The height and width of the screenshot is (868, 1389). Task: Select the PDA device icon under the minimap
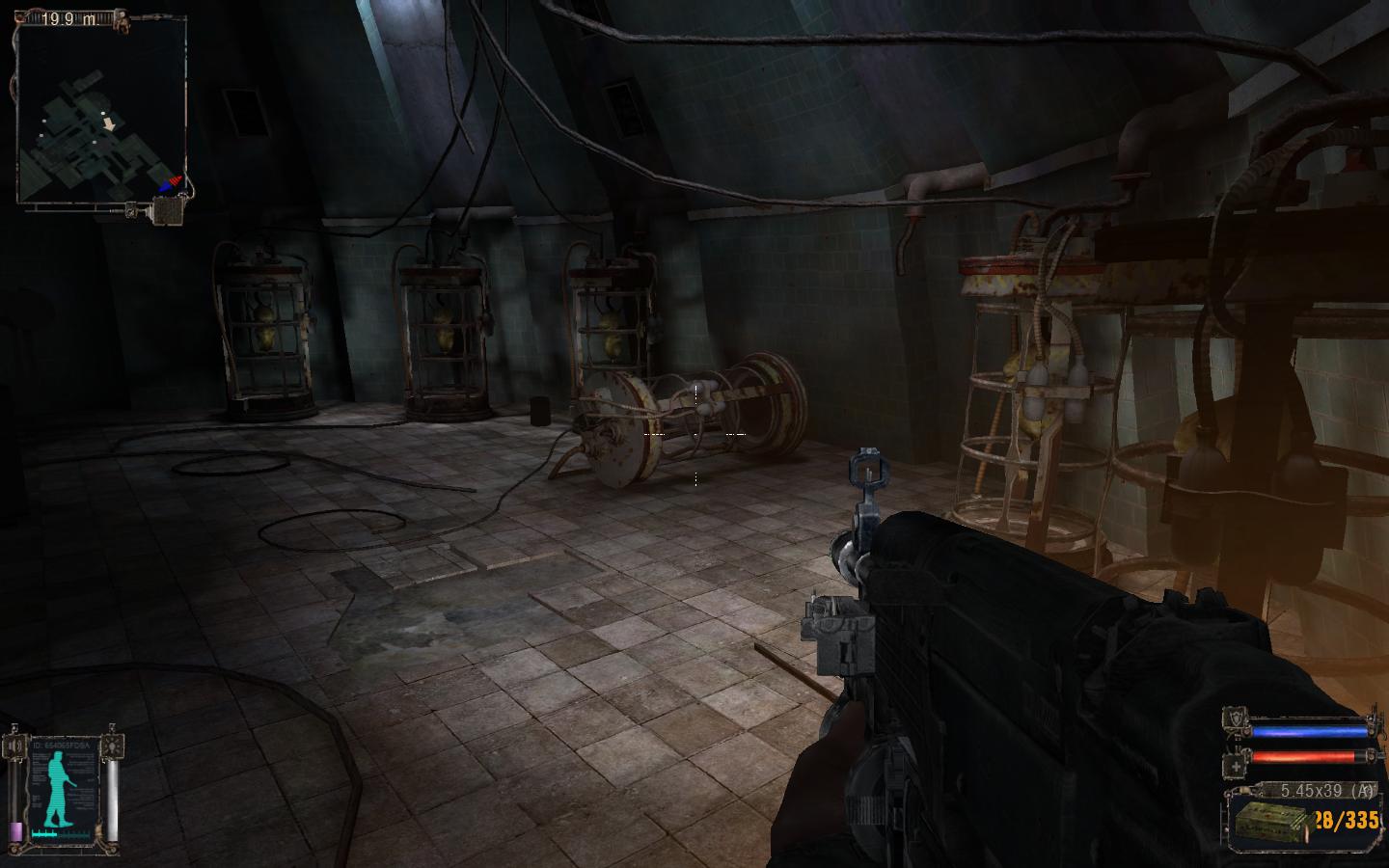point(169,210)
